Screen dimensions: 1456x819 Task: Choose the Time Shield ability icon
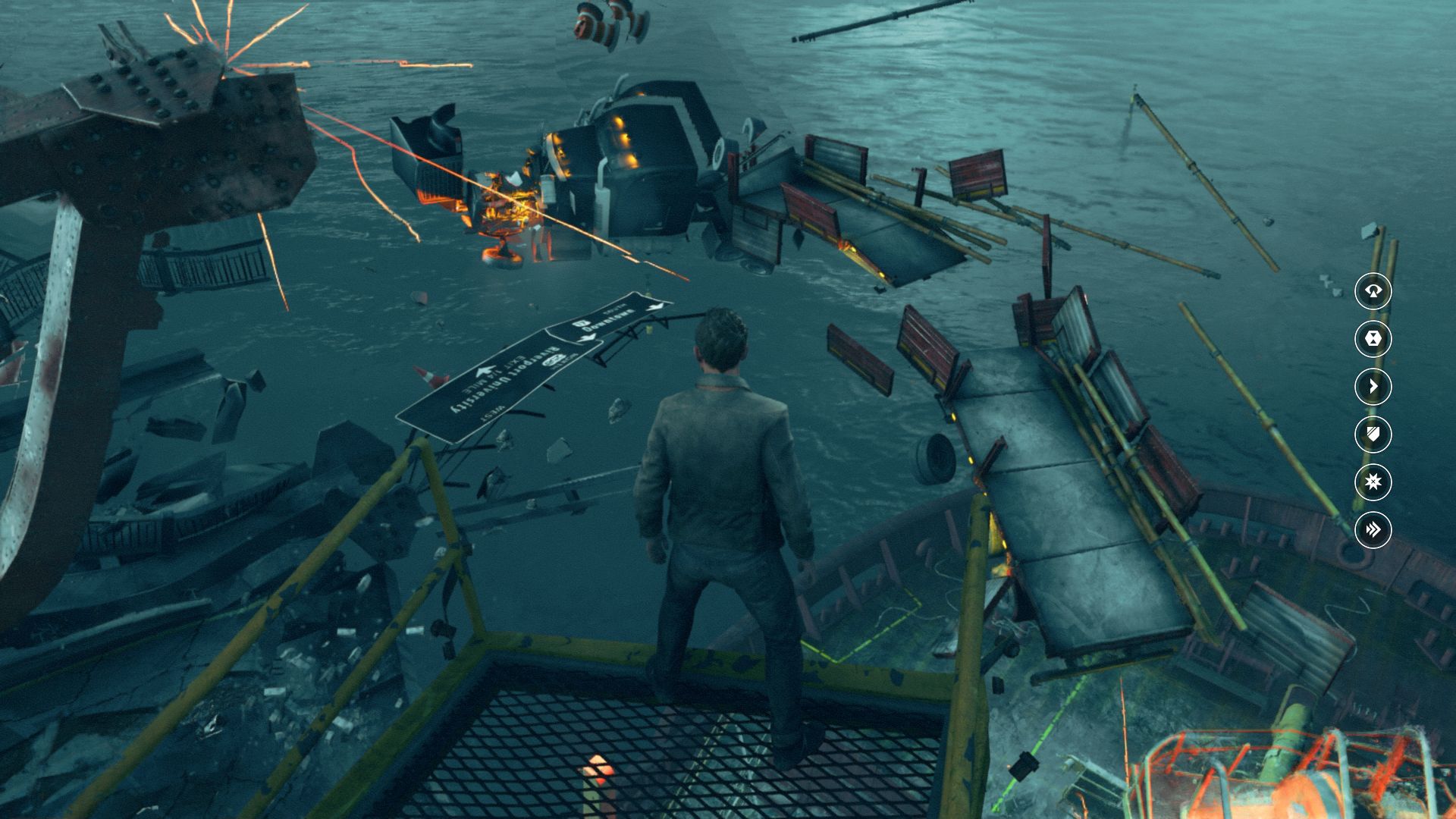(x=1373, y=435)
